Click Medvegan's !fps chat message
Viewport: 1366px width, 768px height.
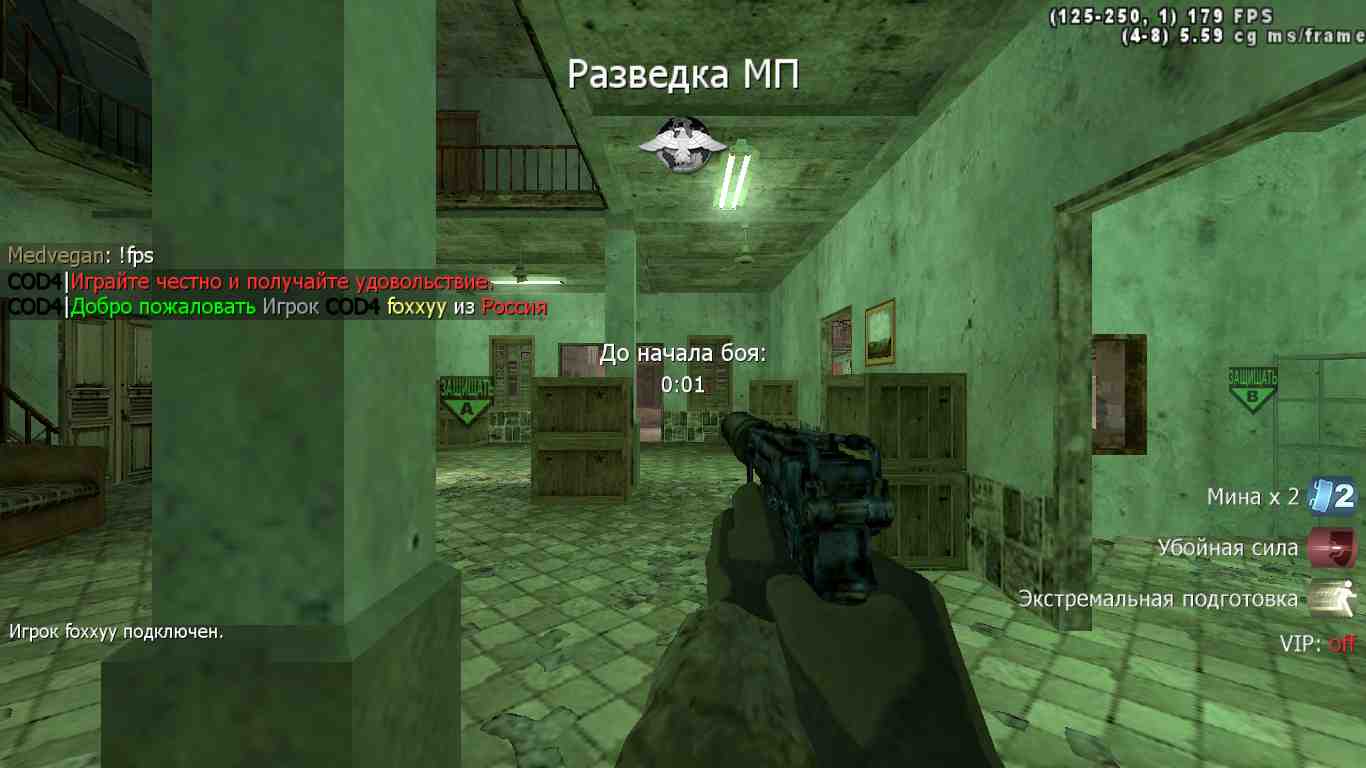click(81, 256)
